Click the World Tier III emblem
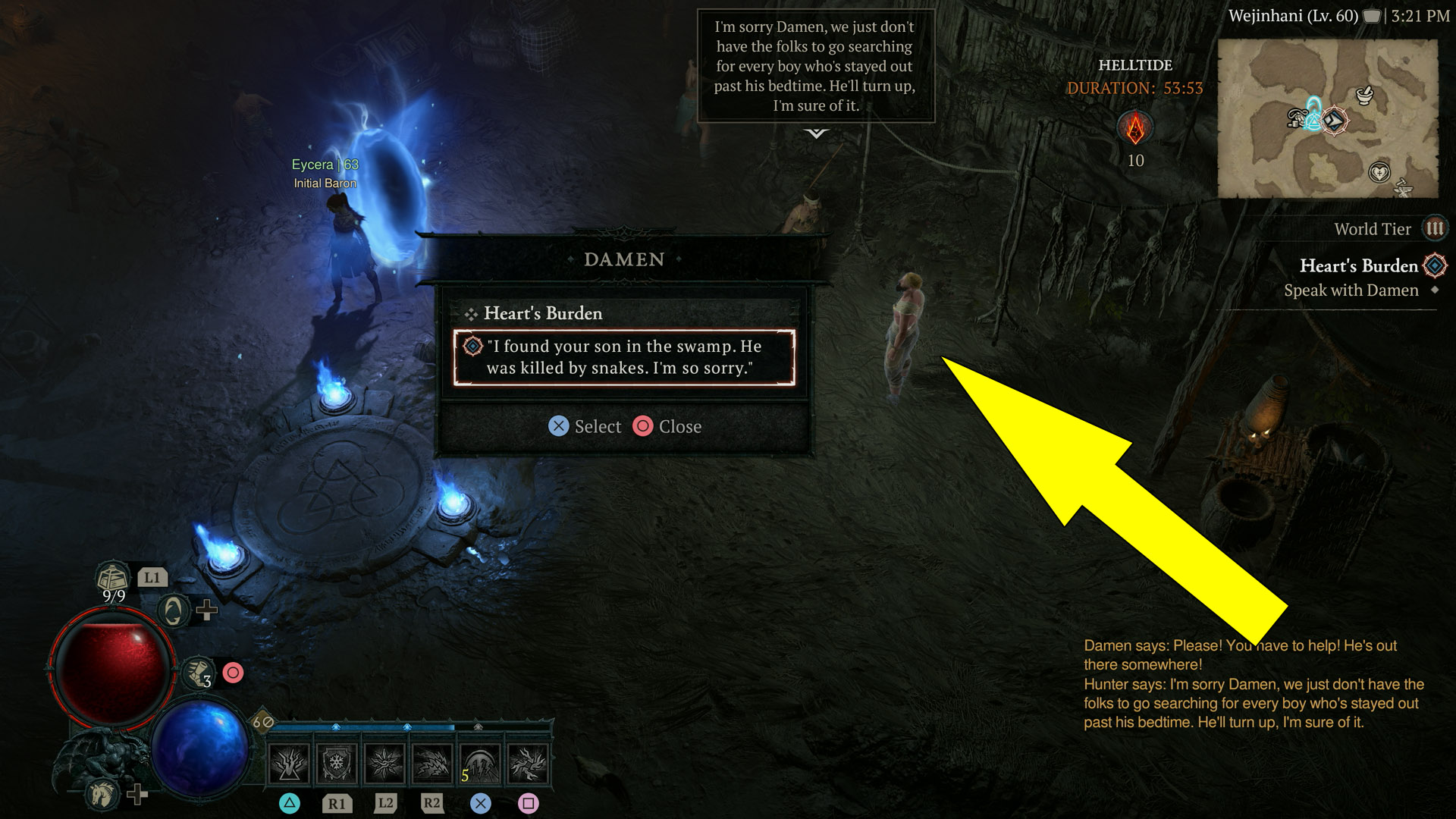The image size is (1456, 819). (1434, 228)
